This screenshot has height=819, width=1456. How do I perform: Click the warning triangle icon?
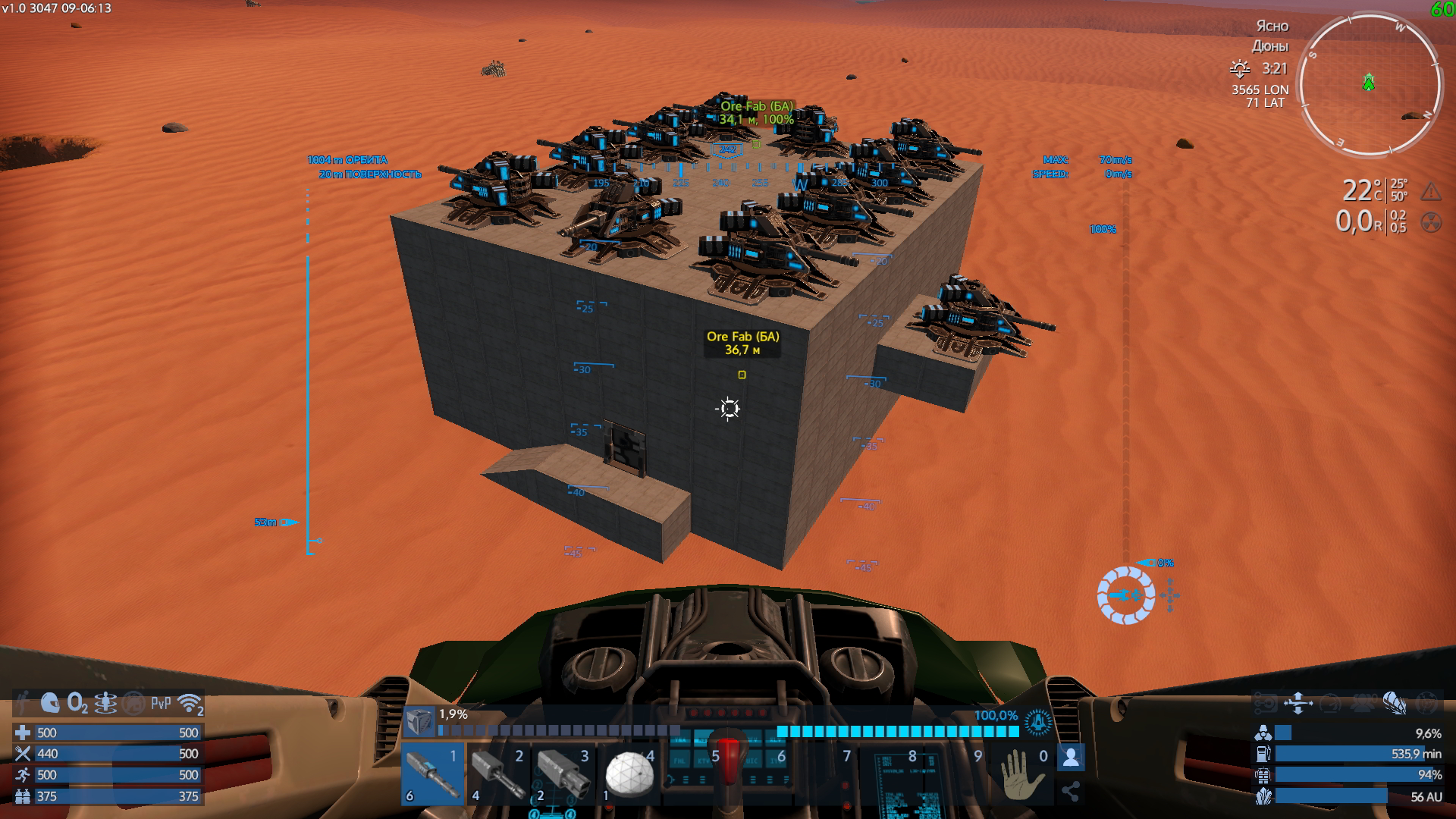tap(1431, 191)
